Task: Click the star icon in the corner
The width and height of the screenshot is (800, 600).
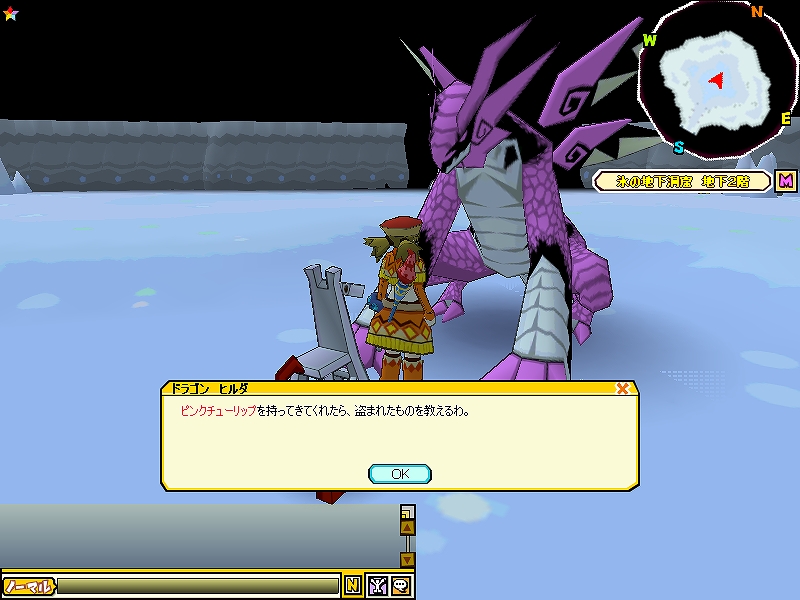Action: pyautogui.click(x=10, y=12)
